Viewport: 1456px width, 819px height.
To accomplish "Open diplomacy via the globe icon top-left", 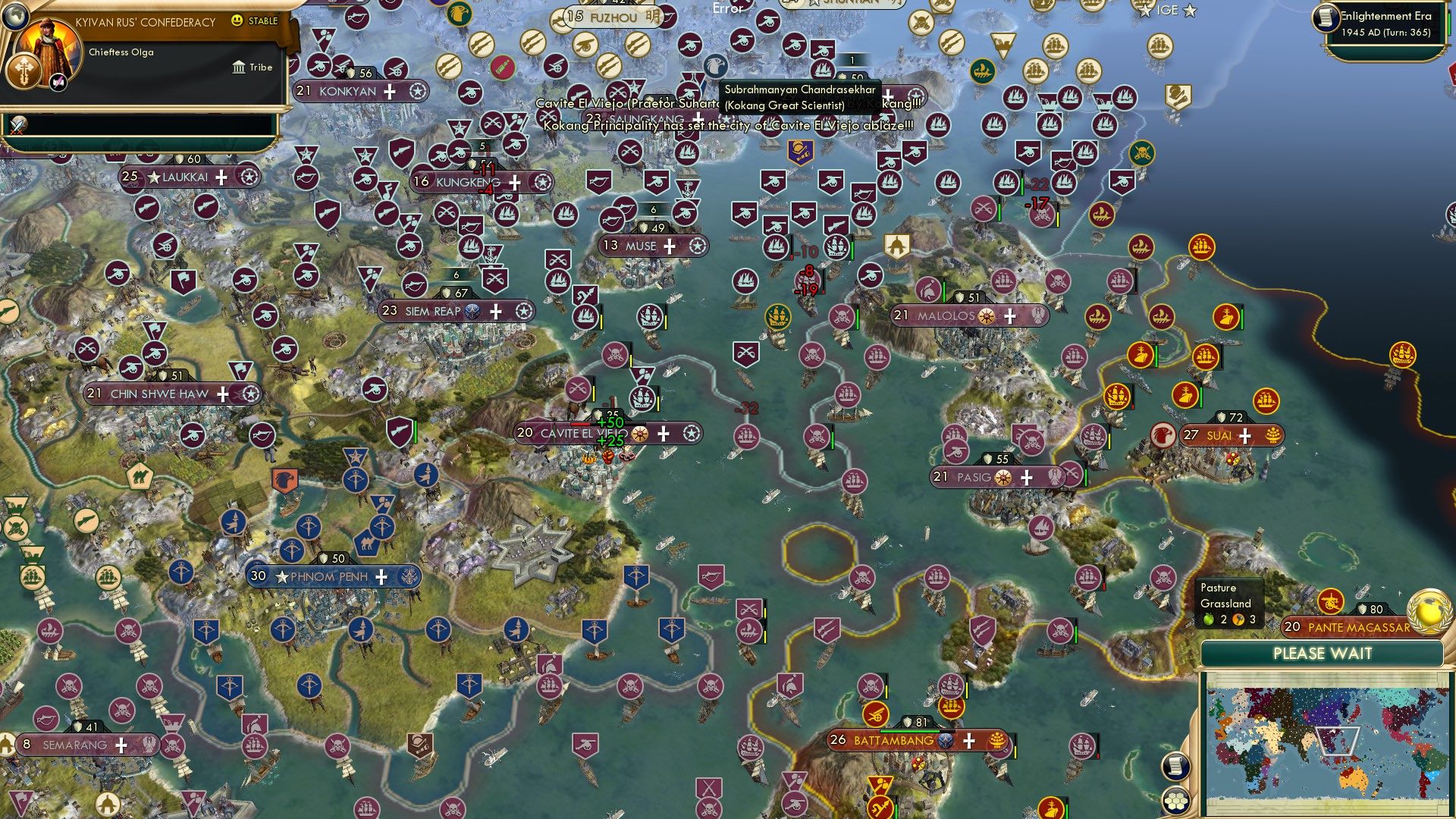I will (x=16, y=17).
